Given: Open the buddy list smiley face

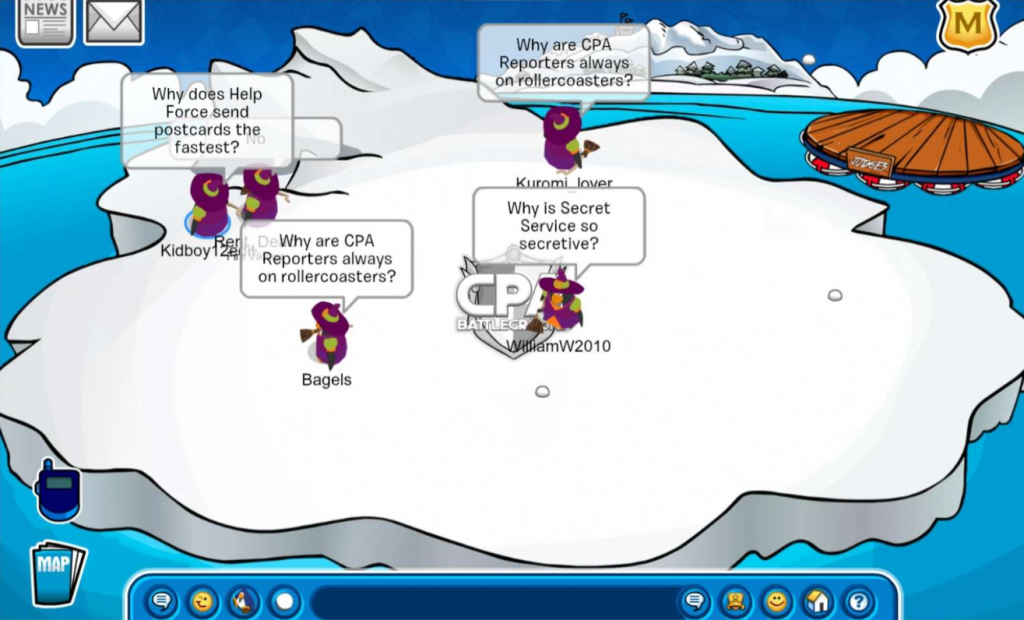Looking at the screenshot, I should point(776,602).
